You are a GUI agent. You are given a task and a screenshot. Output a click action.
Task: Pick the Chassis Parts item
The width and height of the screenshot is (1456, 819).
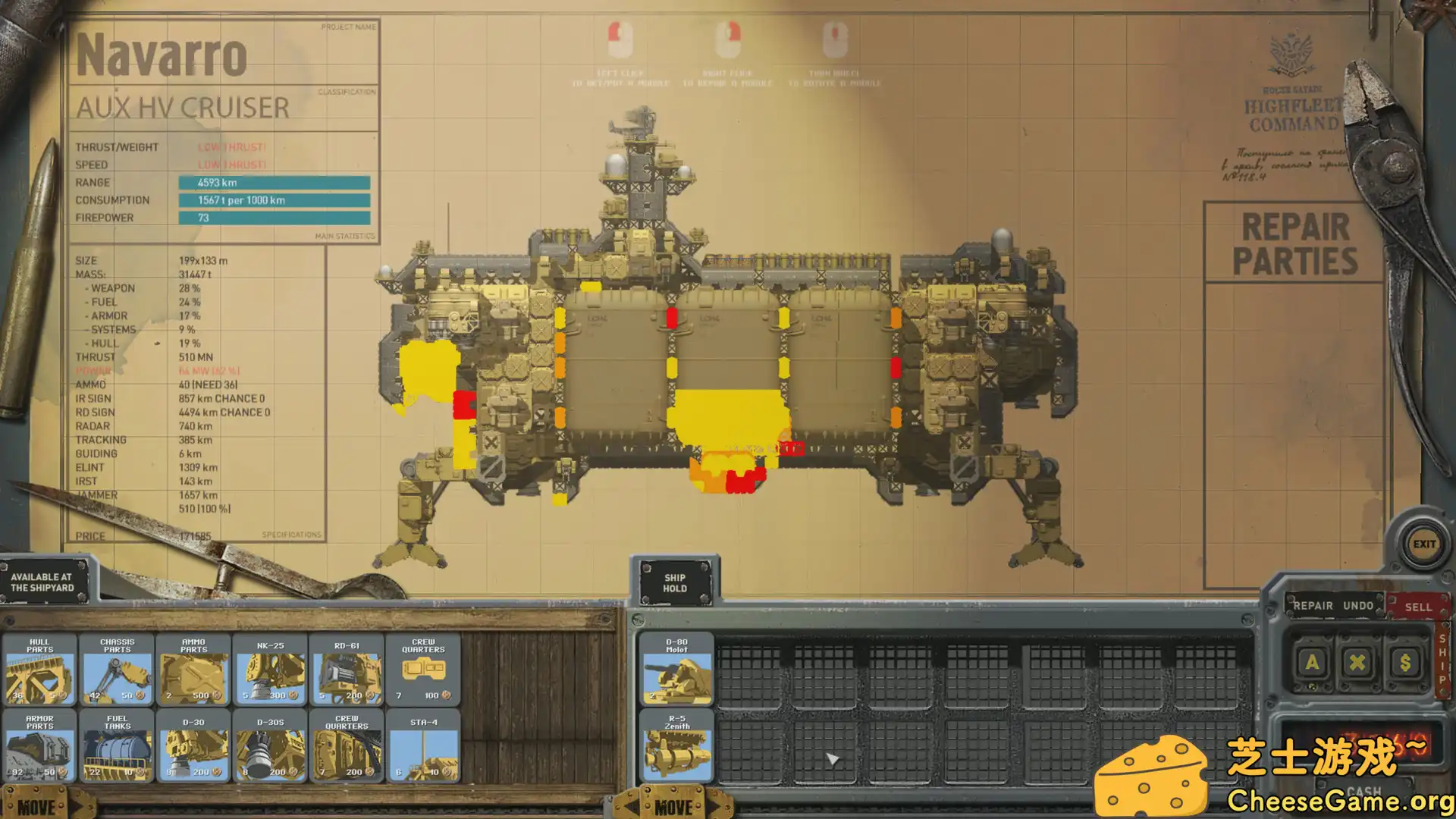click(117, 670)
